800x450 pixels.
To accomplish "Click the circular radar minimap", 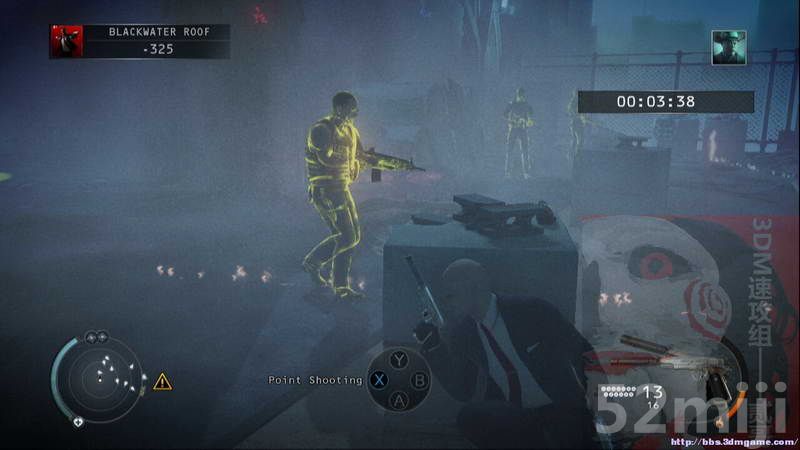I will (x=100, y=377).
